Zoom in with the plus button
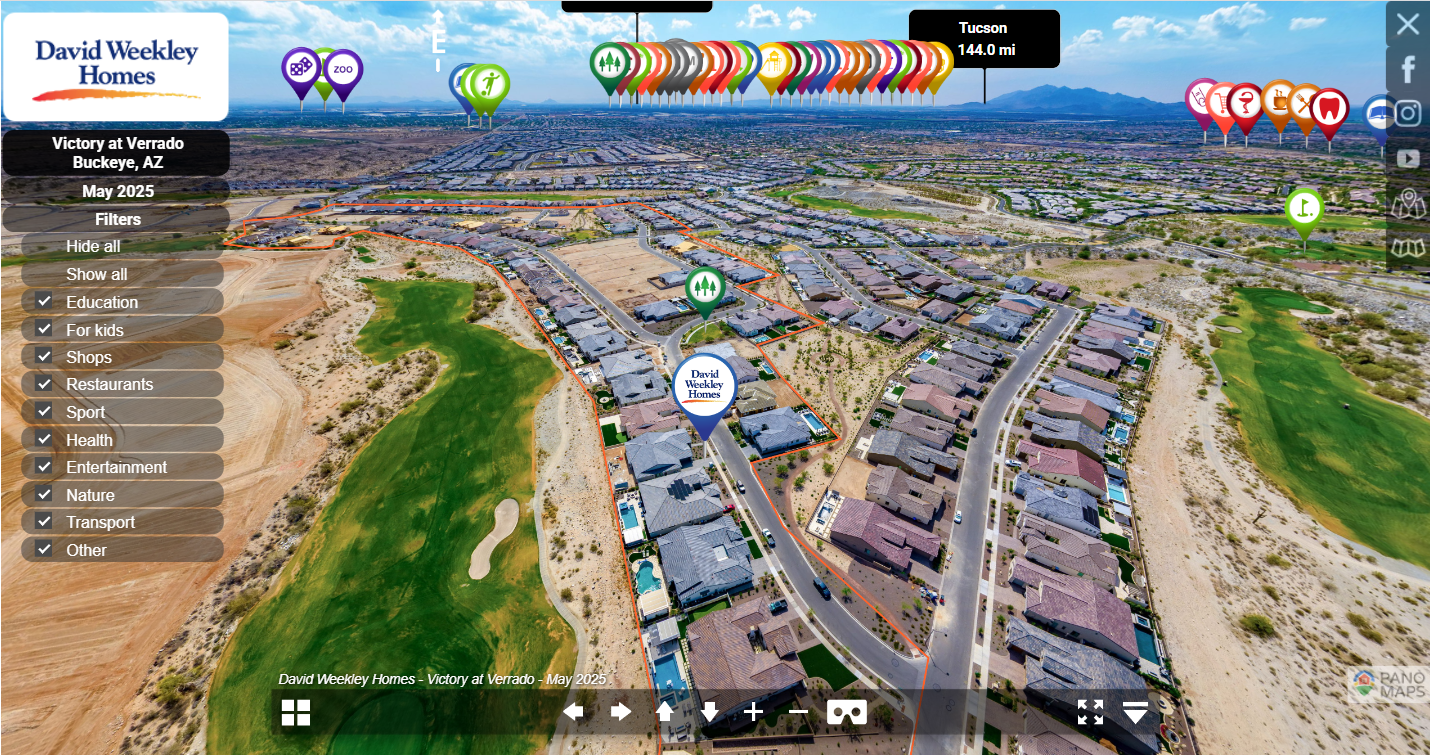Screen dimensions: 1430x755 pos(753,712)
